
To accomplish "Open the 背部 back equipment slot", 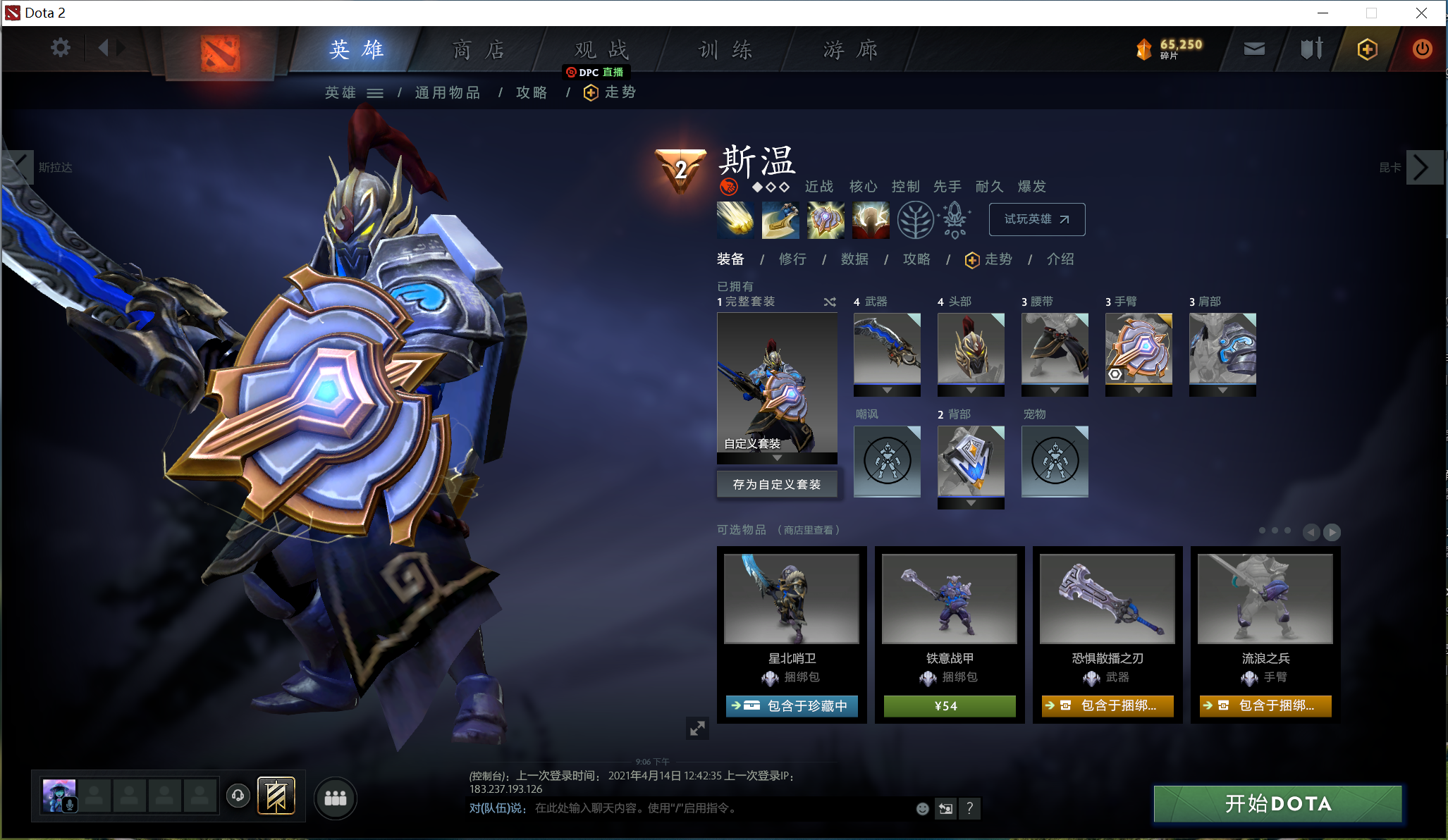I will [971, 462].
